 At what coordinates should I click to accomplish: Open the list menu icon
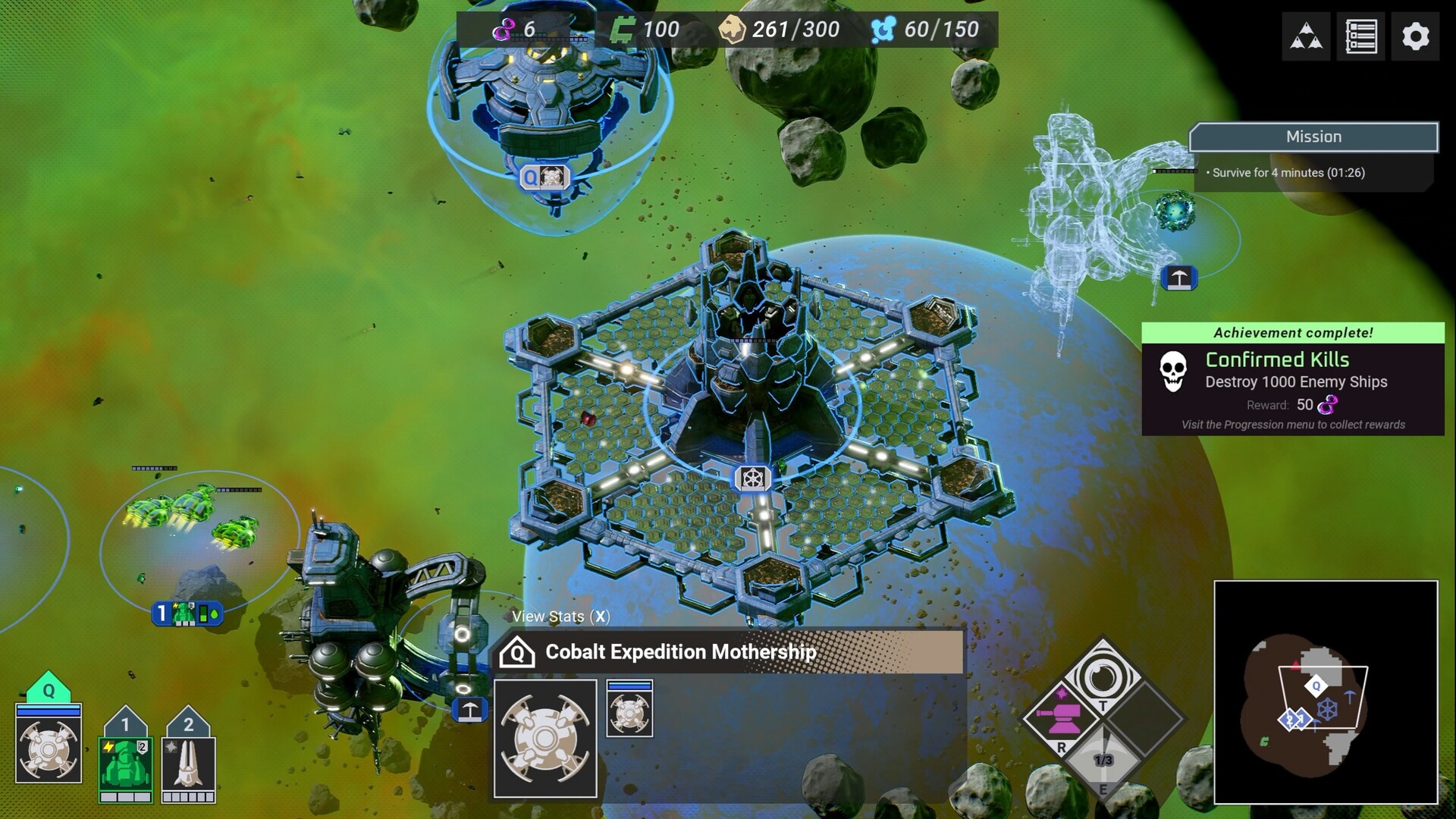click(x=1360, y=36)
